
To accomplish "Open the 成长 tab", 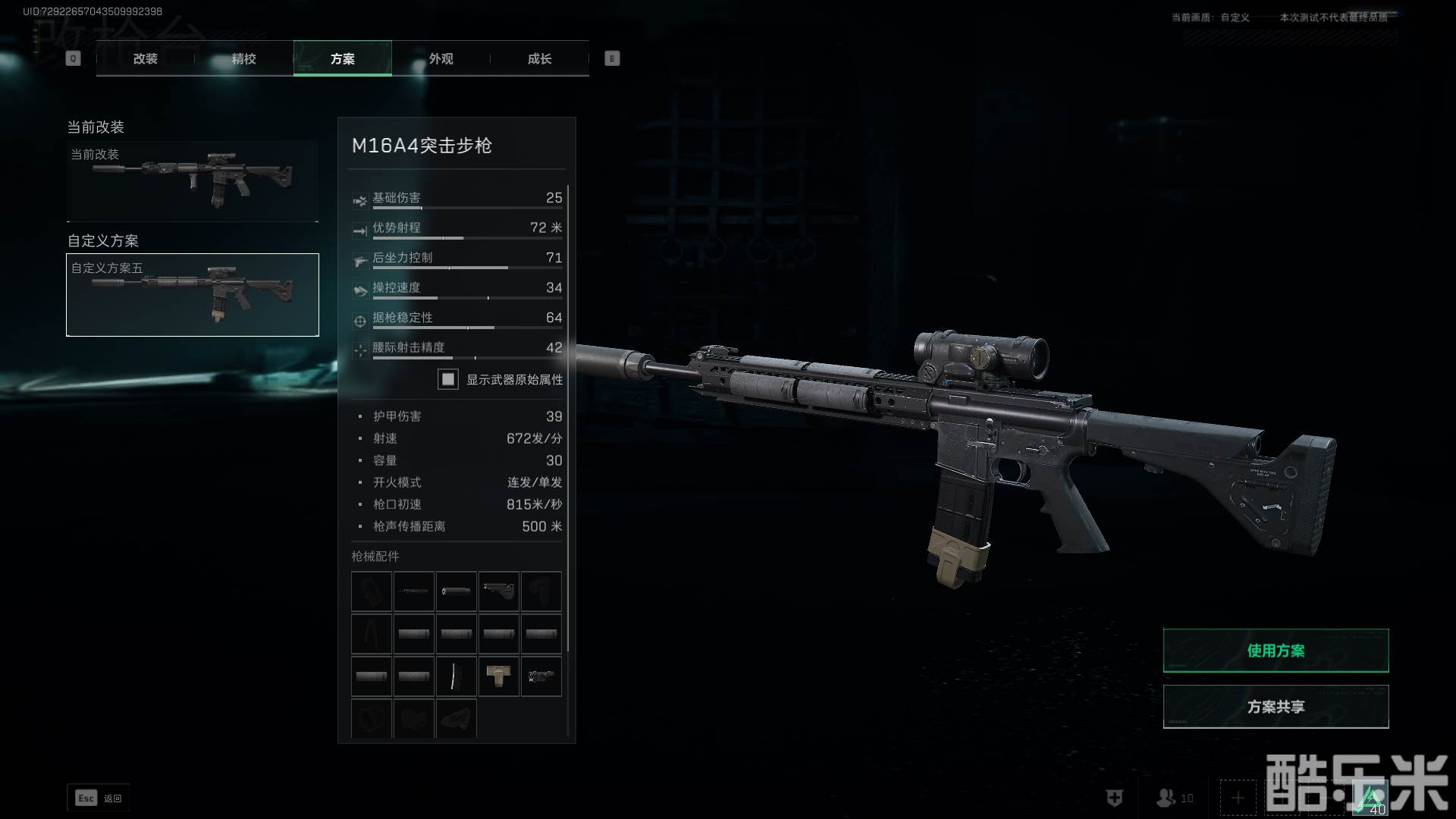I will (539, 58).
